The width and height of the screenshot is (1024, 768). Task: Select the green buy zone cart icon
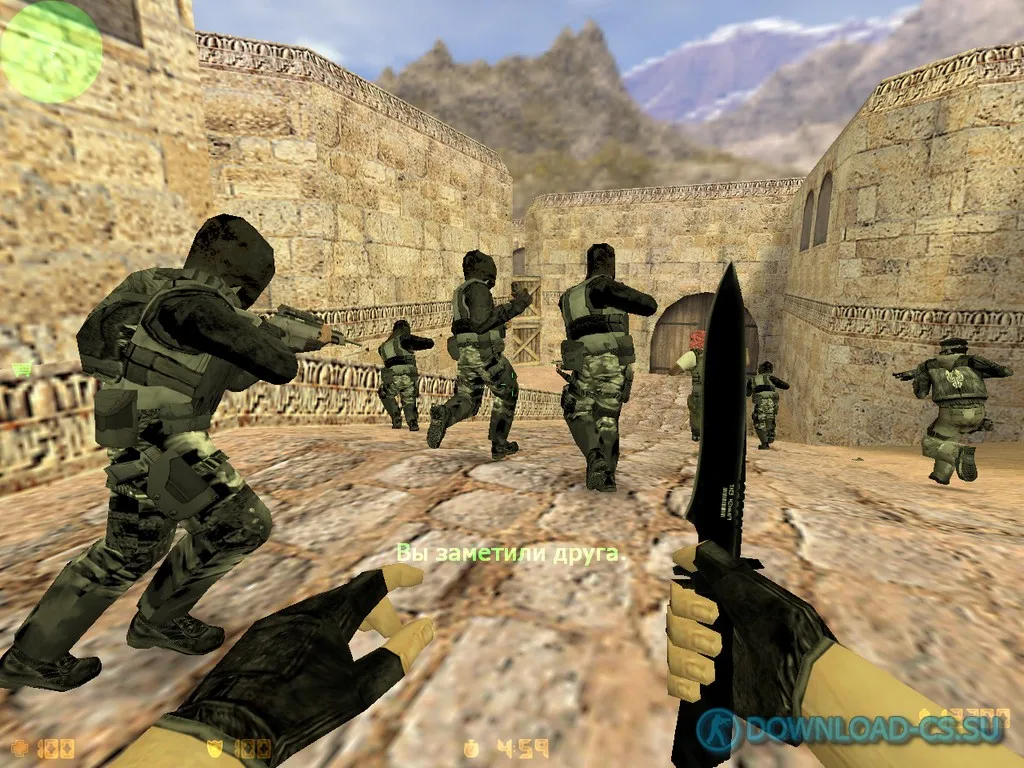[20, 370]
